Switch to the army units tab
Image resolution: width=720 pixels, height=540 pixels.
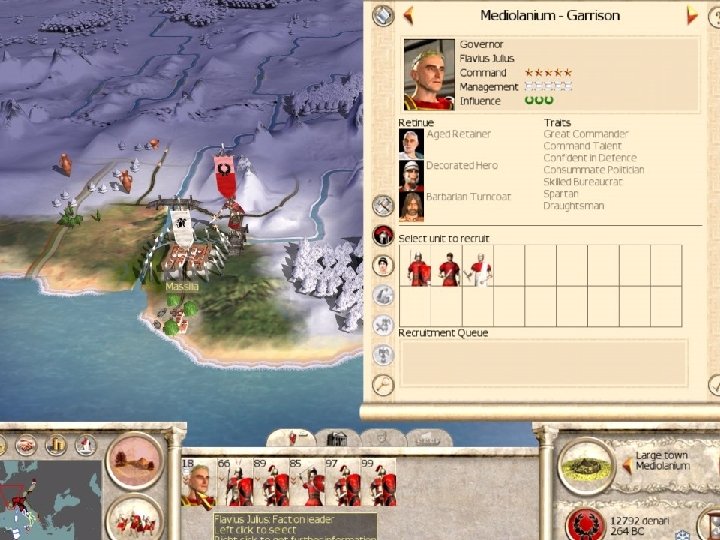(x=296, y=438)
